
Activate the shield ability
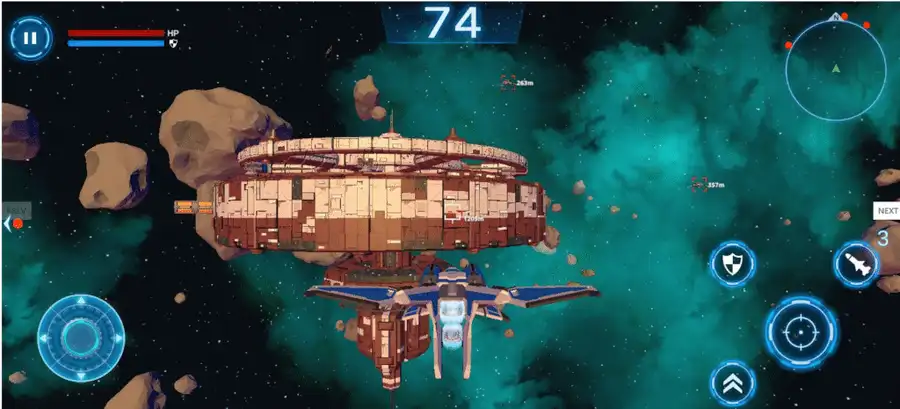tap(732, 265)
